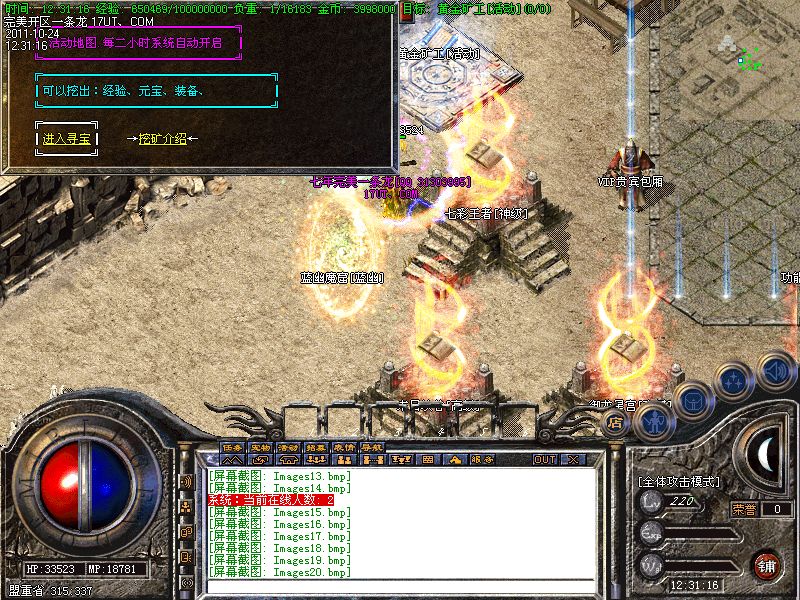Change the 全体攻击模式 attack mode label
The image size is (800, 600).
click(x=678, y=482)
